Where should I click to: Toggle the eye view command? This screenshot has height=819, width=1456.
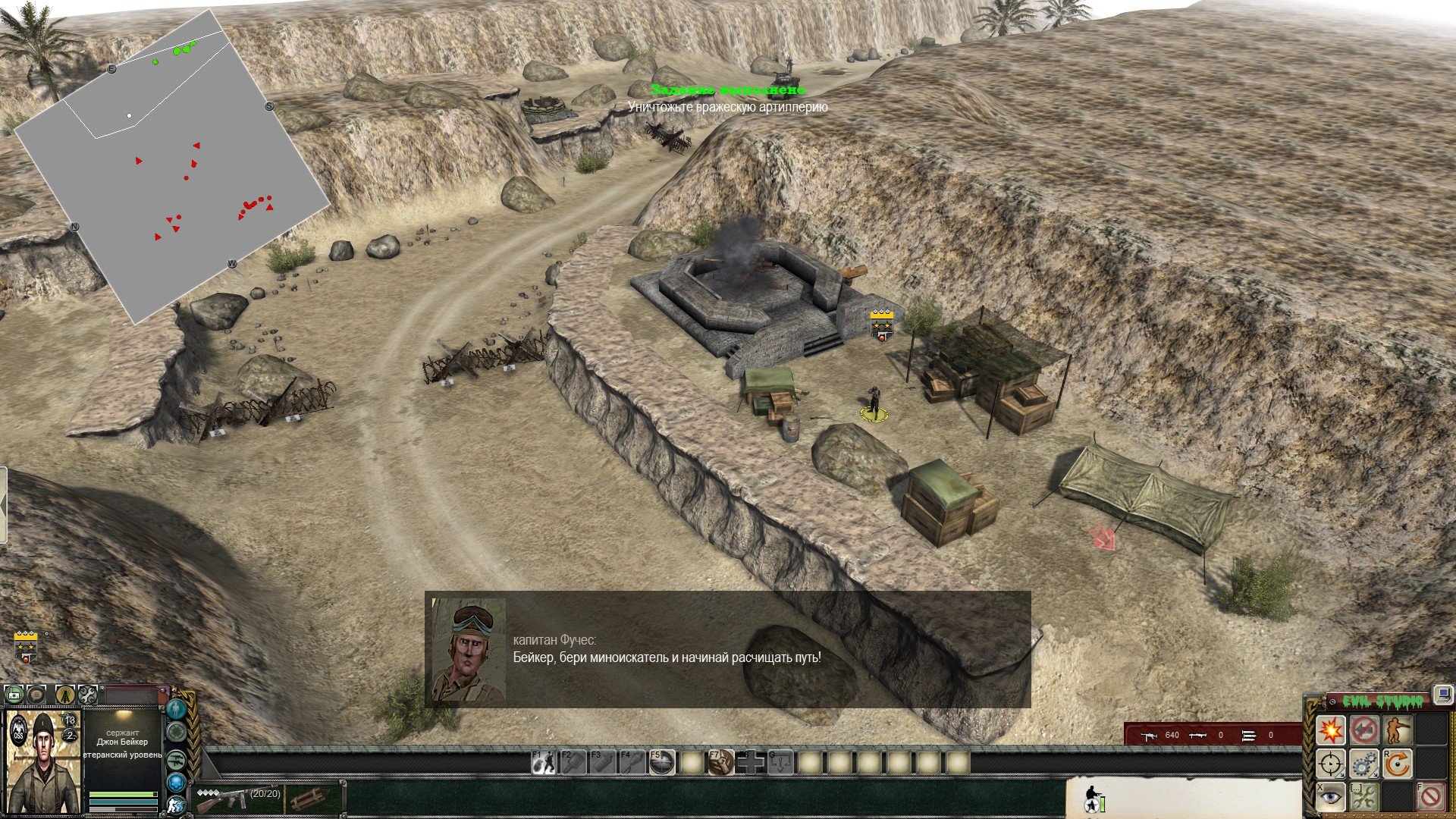tap(1330, 796)
